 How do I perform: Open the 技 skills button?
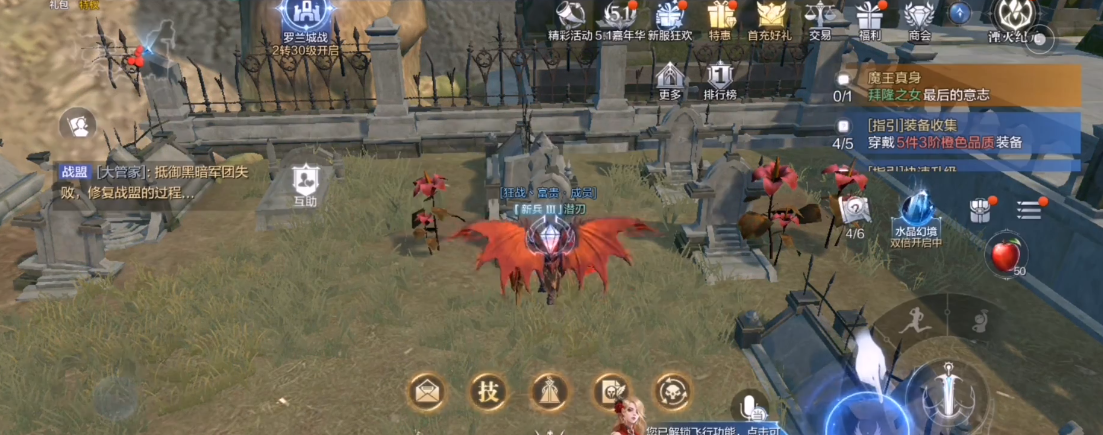click(488, 391)
